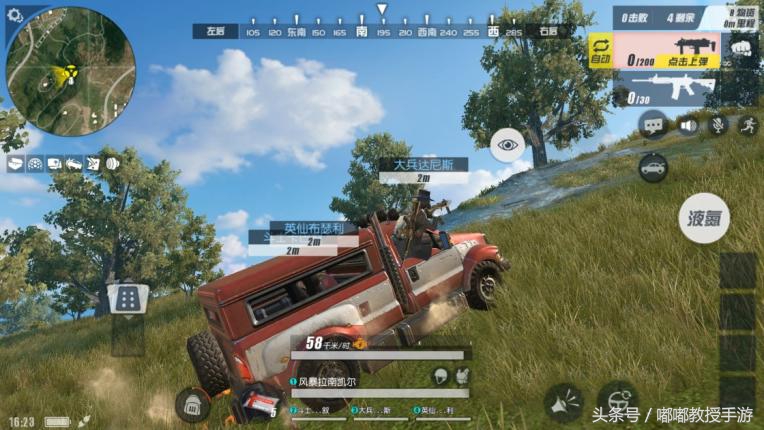Tap the round 液氮 nitro boost button
Viewport: 764px width, 430px height.
(704, 218)
